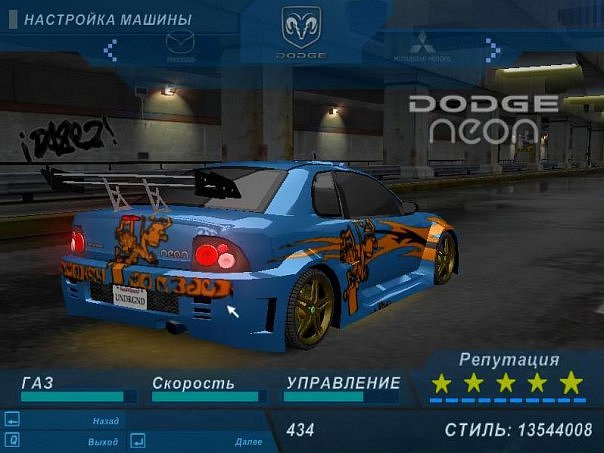This screenshot has height=453, width=604.
Task: Click the left arrow to browse previous manufacturer
Action: tap(110, 48)
